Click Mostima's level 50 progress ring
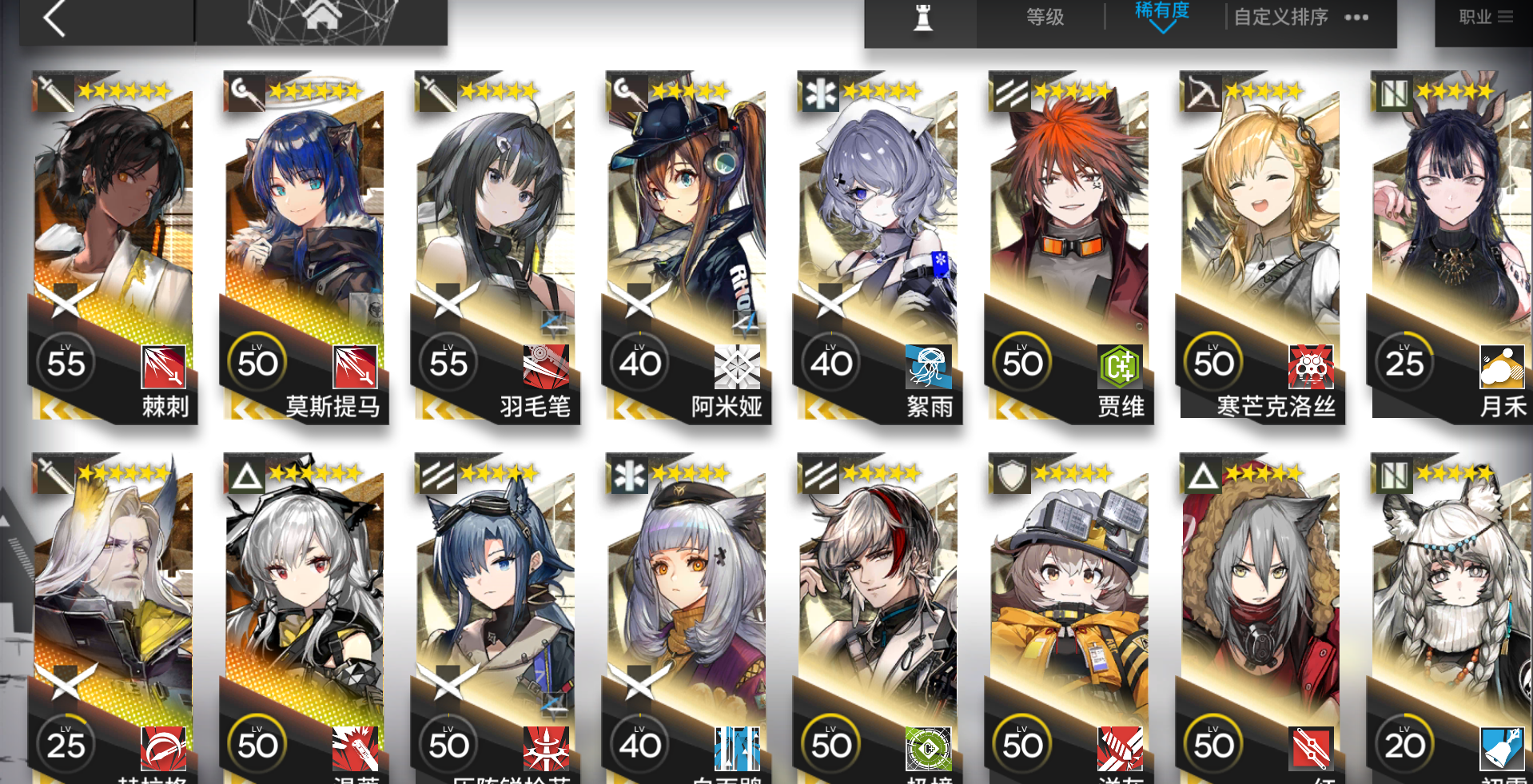Viewport: 1533px width, 784px height. pos(257,362)
